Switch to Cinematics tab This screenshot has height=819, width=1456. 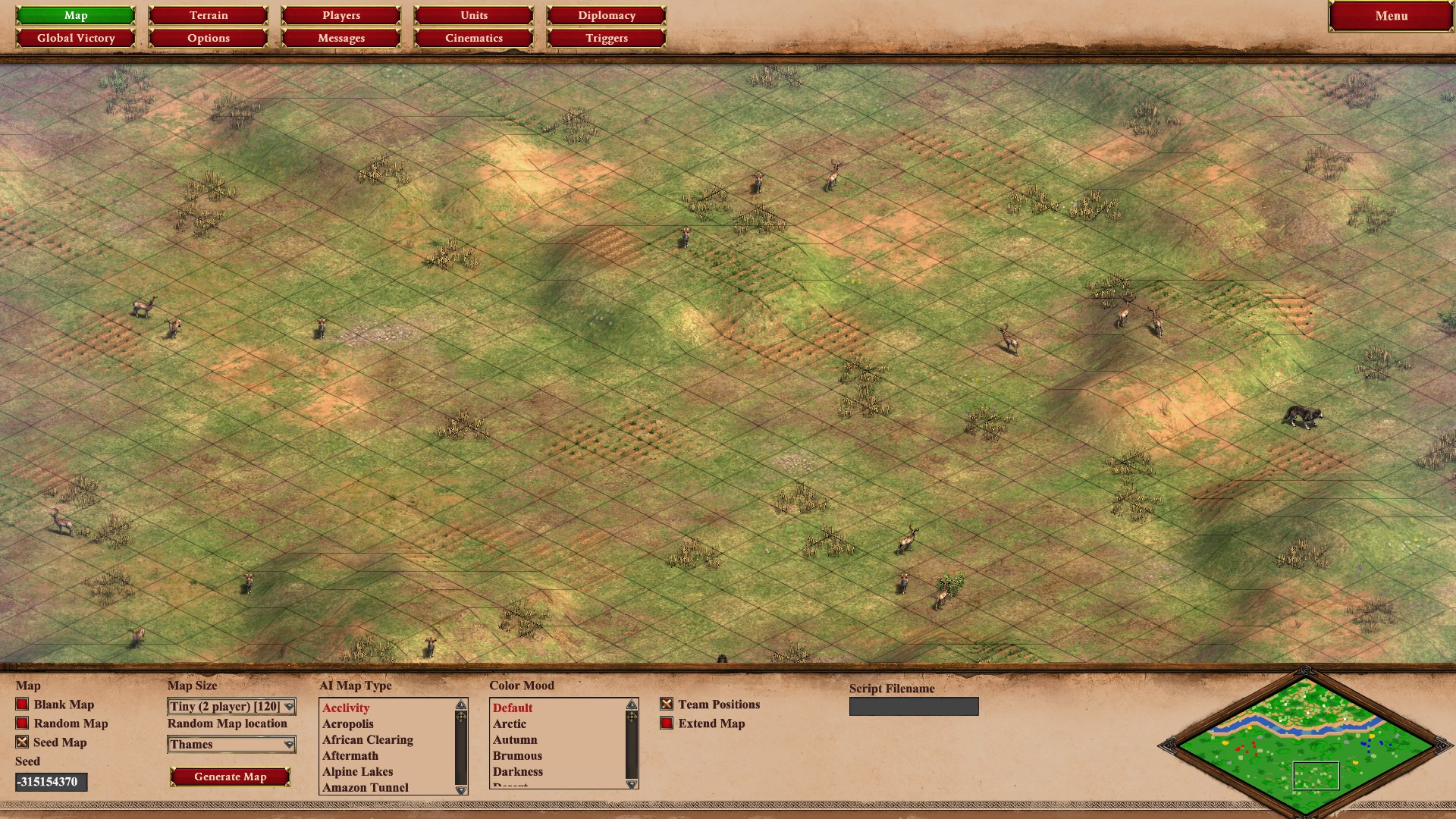[x=474, y=38]
